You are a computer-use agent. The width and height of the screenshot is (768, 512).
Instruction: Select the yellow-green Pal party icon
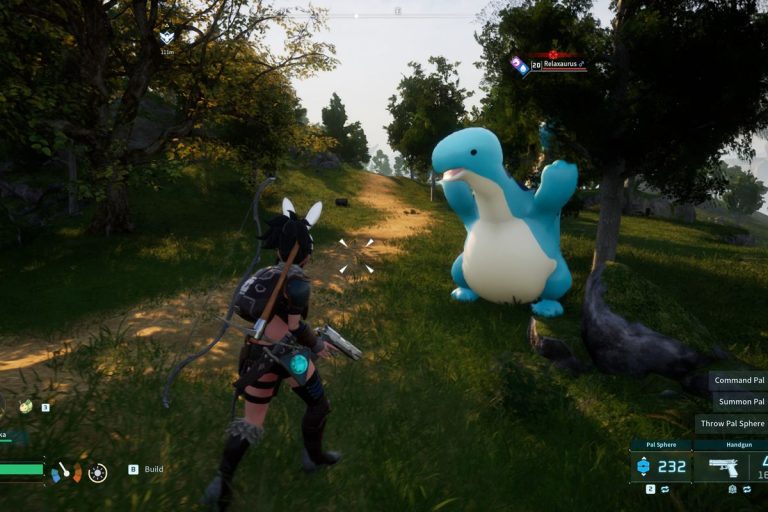coord(25,406)
